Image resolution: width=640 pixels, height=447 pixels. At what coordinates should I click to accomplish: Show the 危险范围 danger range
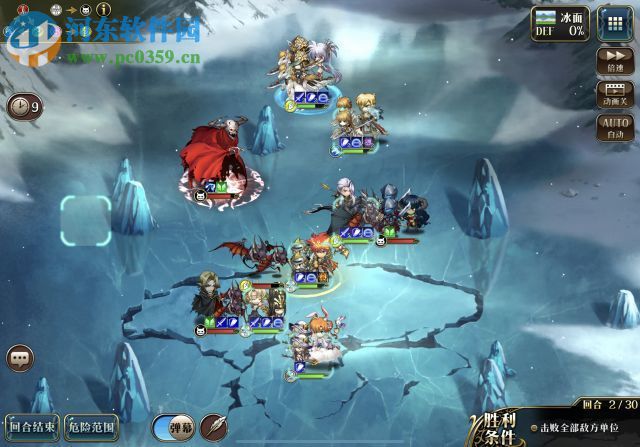click(x=91, y=428)
